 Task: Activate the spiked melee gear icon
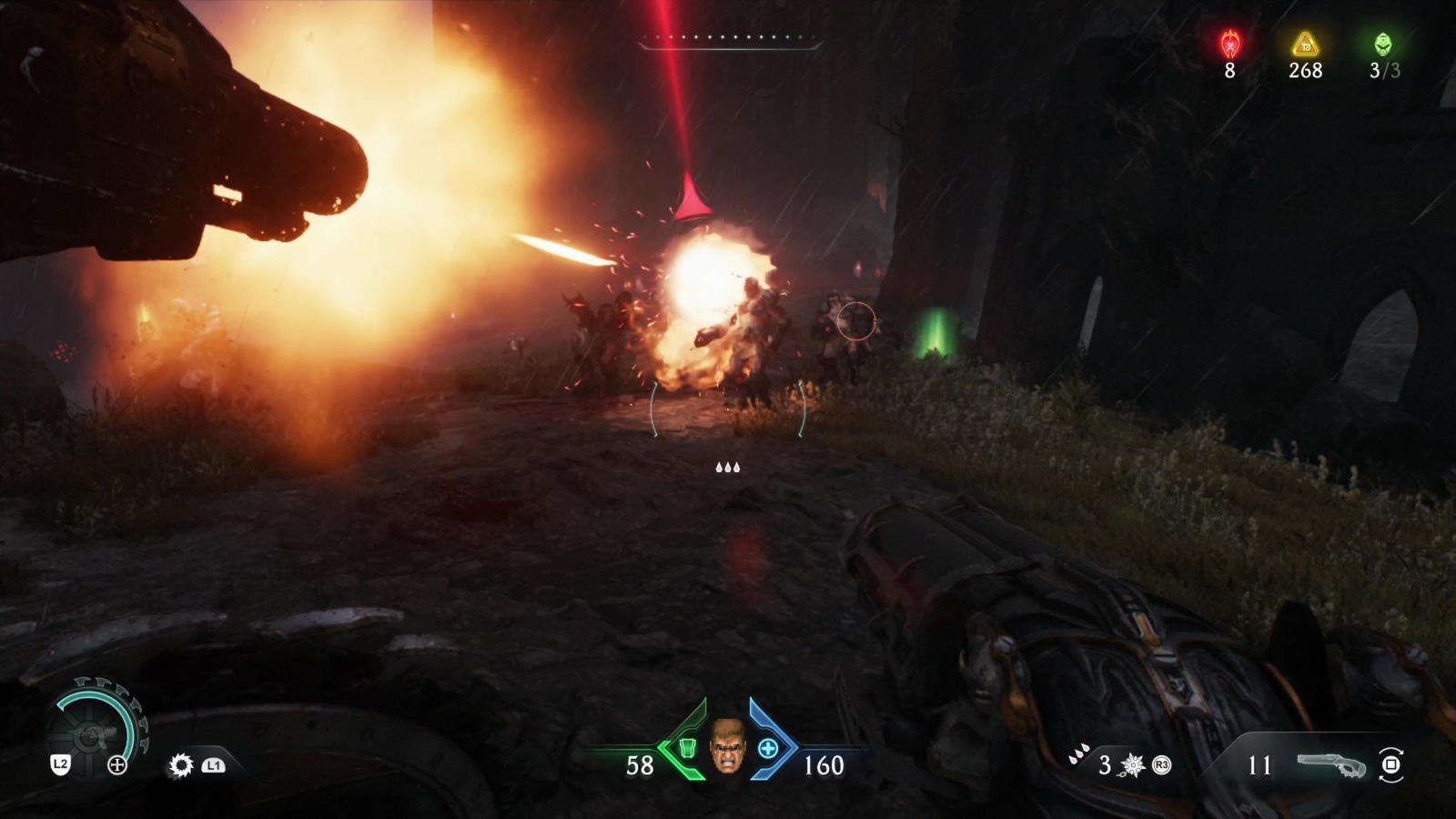pos(181,765)
